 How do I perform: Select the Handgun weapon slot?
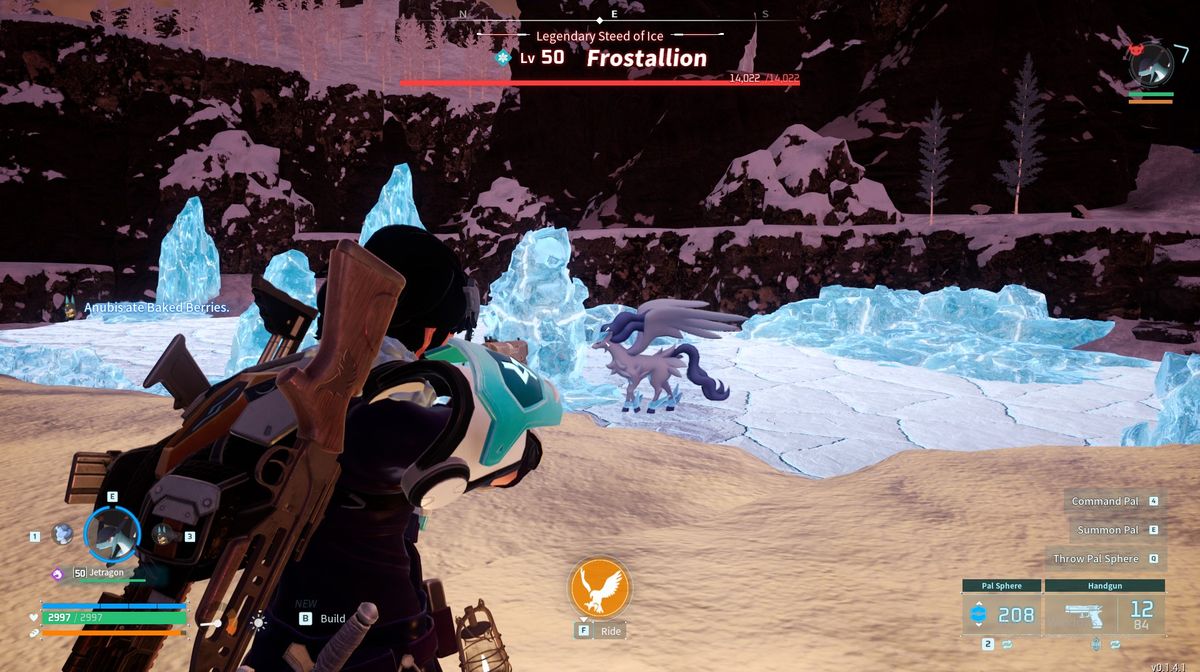click(x=1104, y=613)
